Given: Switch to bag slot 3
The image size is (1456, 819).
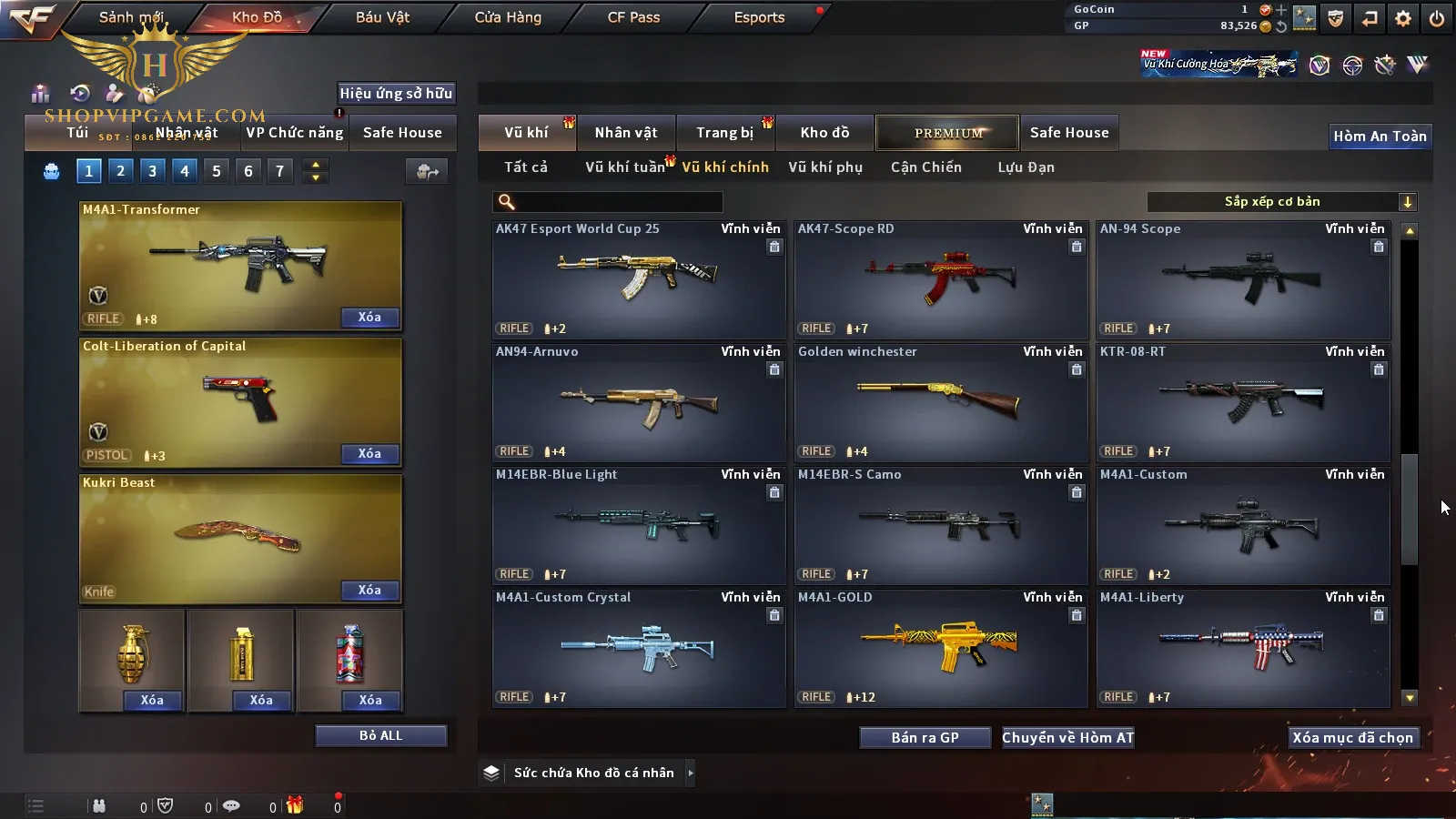Looking at the screenshot, I should pyautogui.click(x=152, y=170).
